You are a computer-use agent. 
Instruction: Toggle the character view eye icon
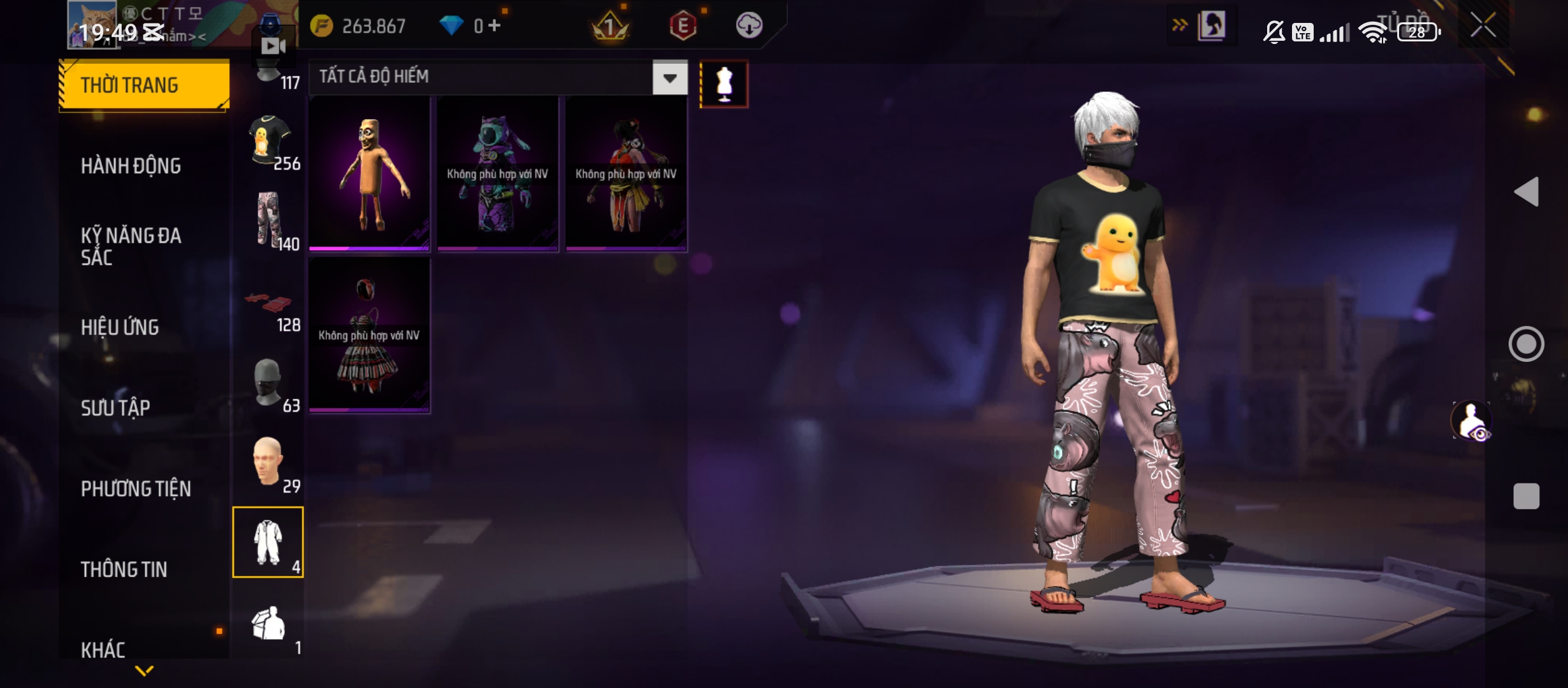pos(1471,420)
